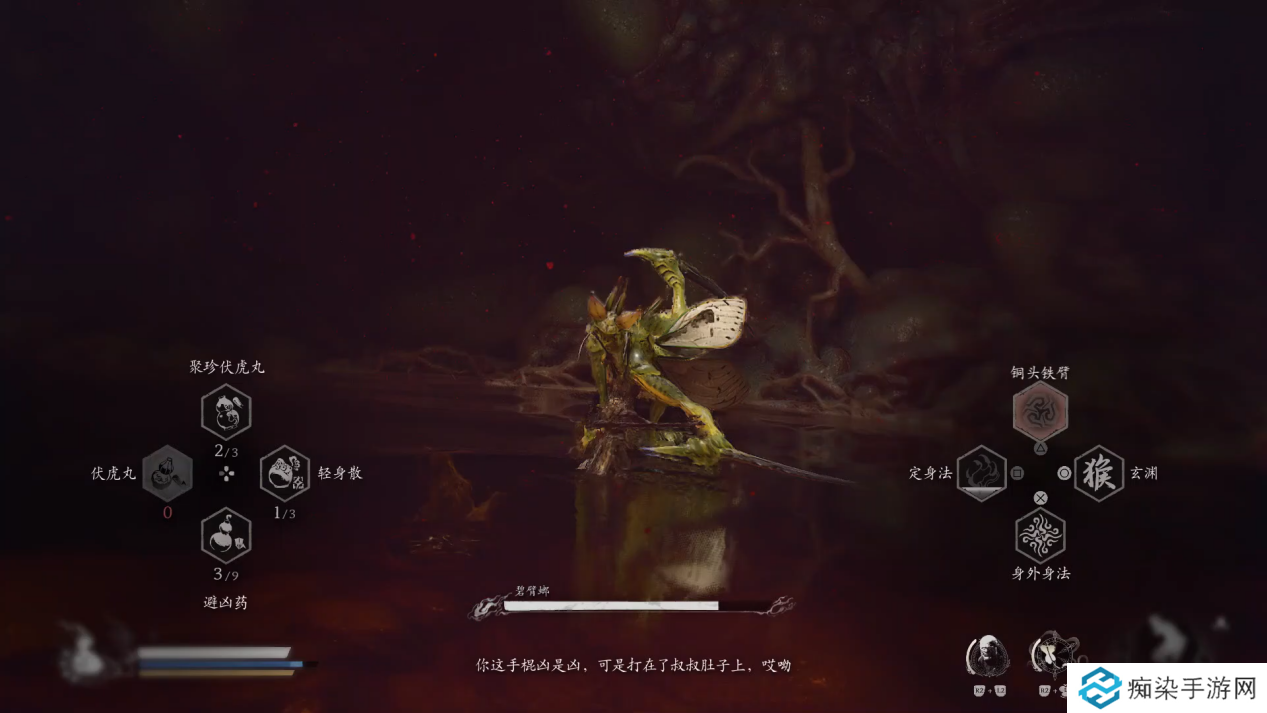Click the bald head spirit skill icon
The height and width of the screenshot is (713, 1267).
[987, 656]
